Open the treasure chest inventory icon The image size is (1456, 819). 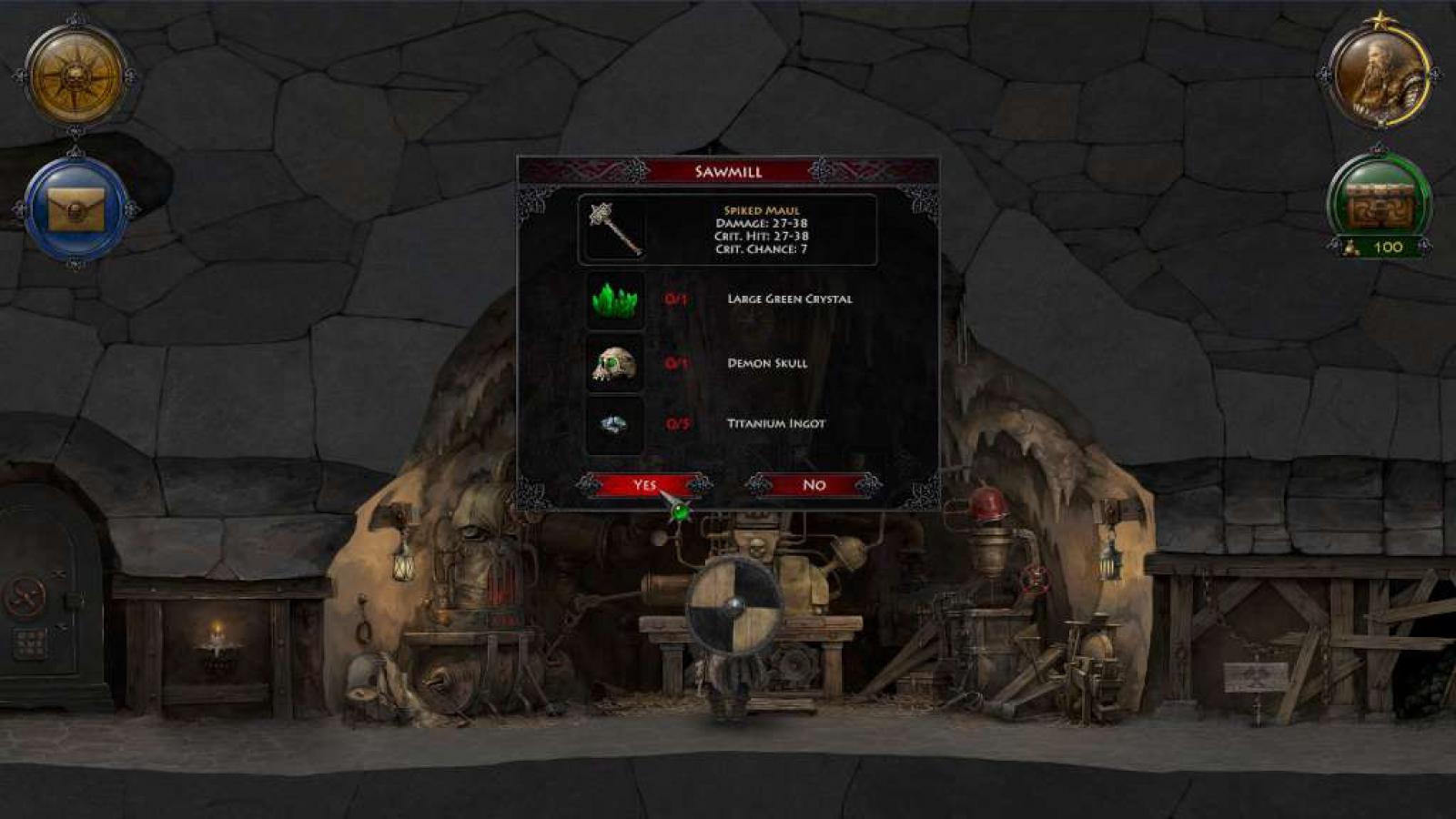[x=1380, y=204]
